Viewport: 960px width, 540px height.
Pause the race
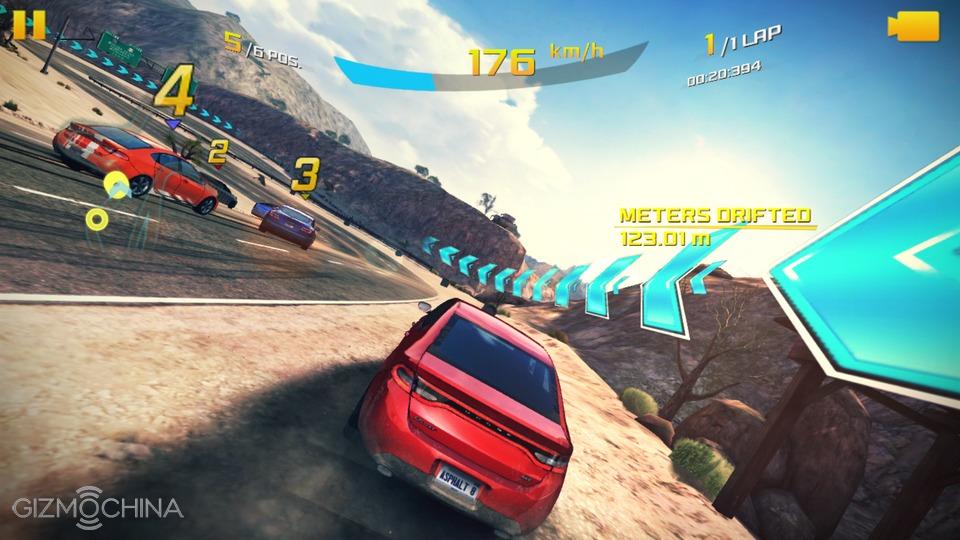tap(31, 24)
